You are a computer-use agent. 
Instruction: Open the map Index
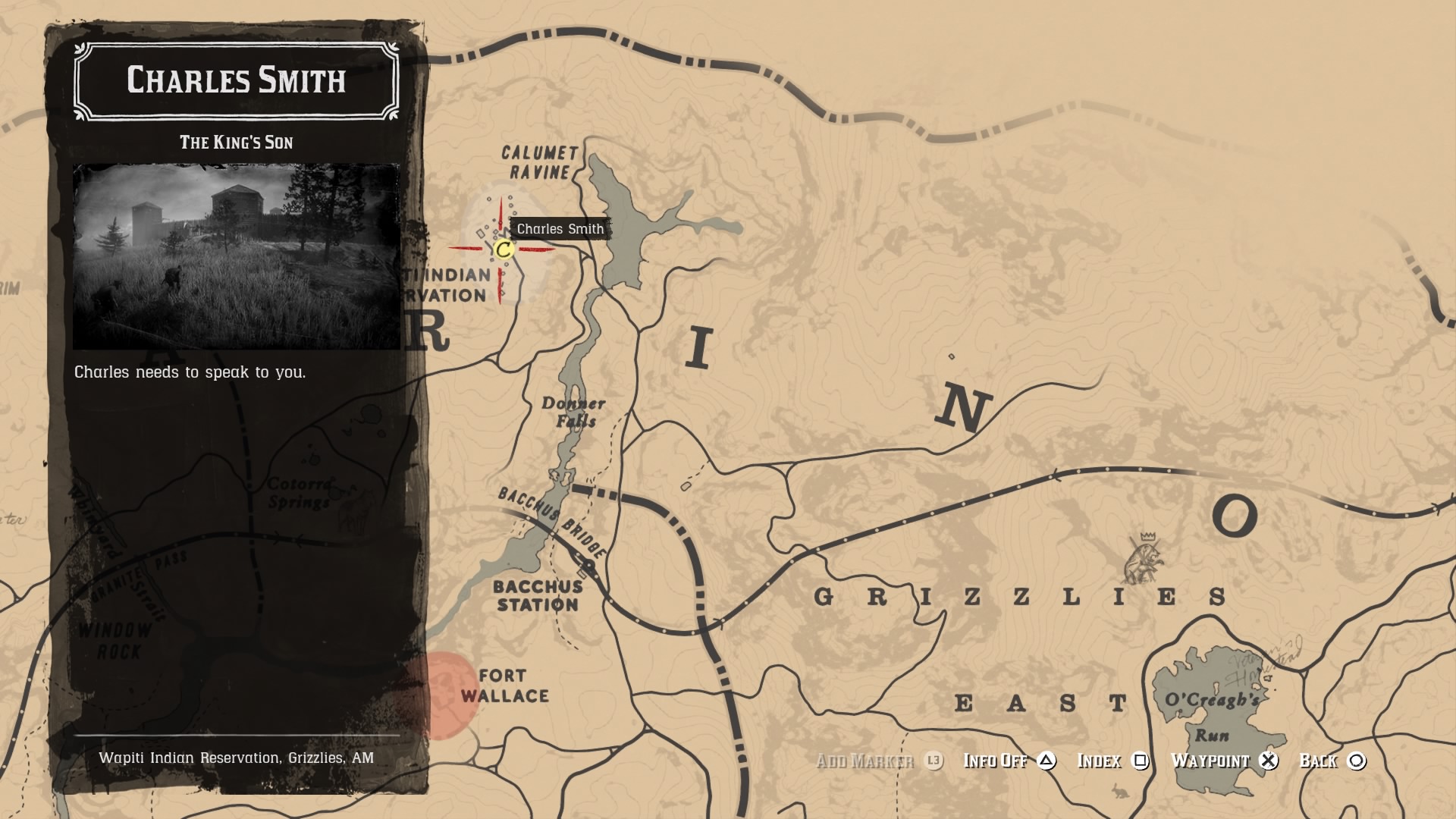coord(1101,761)
